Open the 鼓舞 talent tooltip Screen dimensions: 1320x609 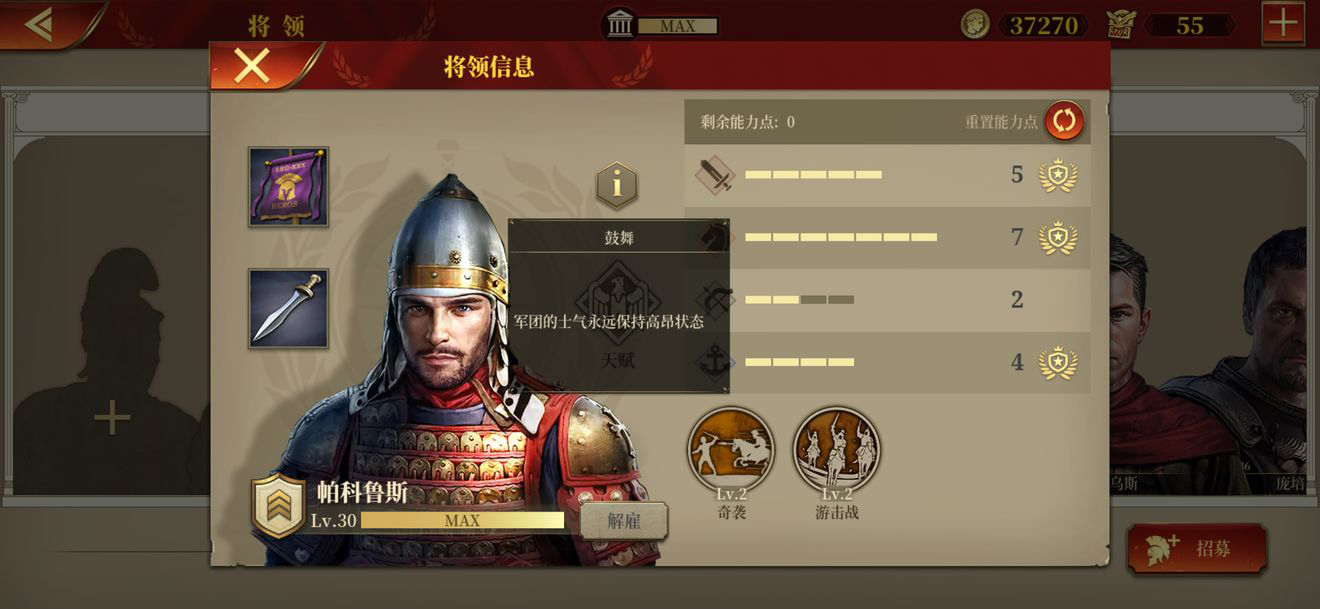(618, 305)
